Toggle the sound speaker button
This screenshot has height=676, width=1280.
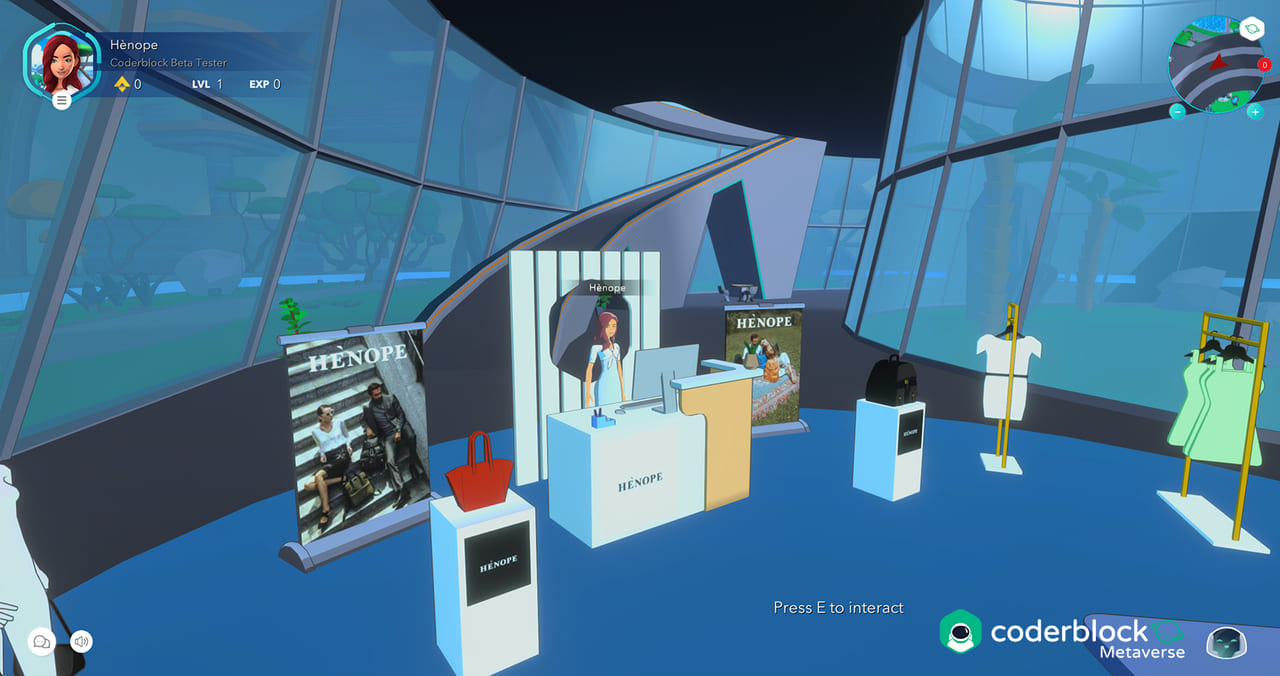point(81,641)
